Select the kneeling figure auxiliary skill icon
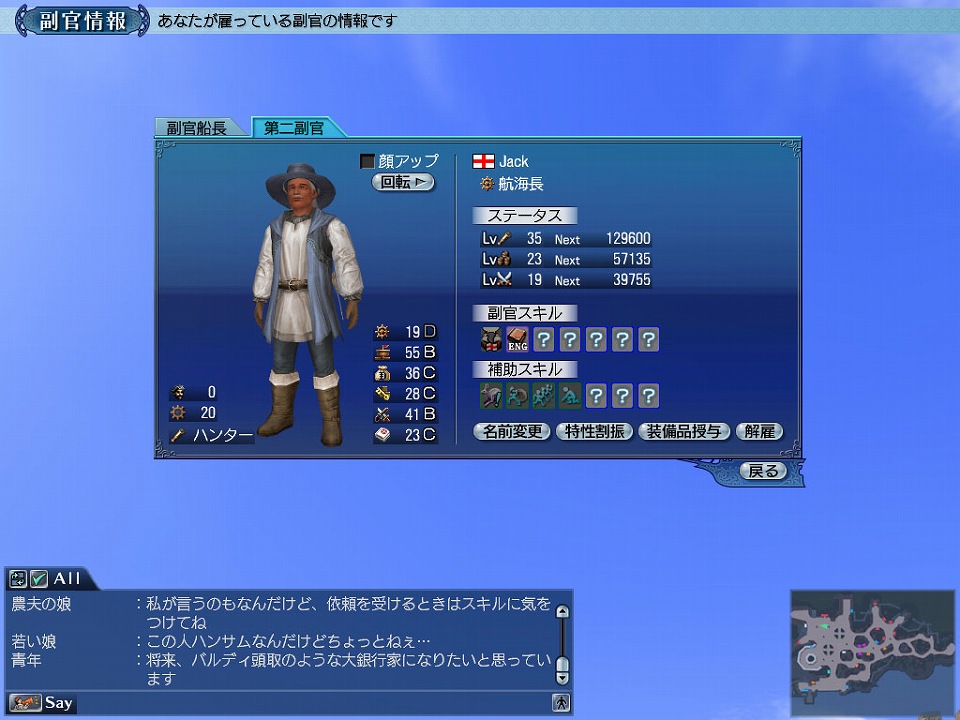 point(569,396)
